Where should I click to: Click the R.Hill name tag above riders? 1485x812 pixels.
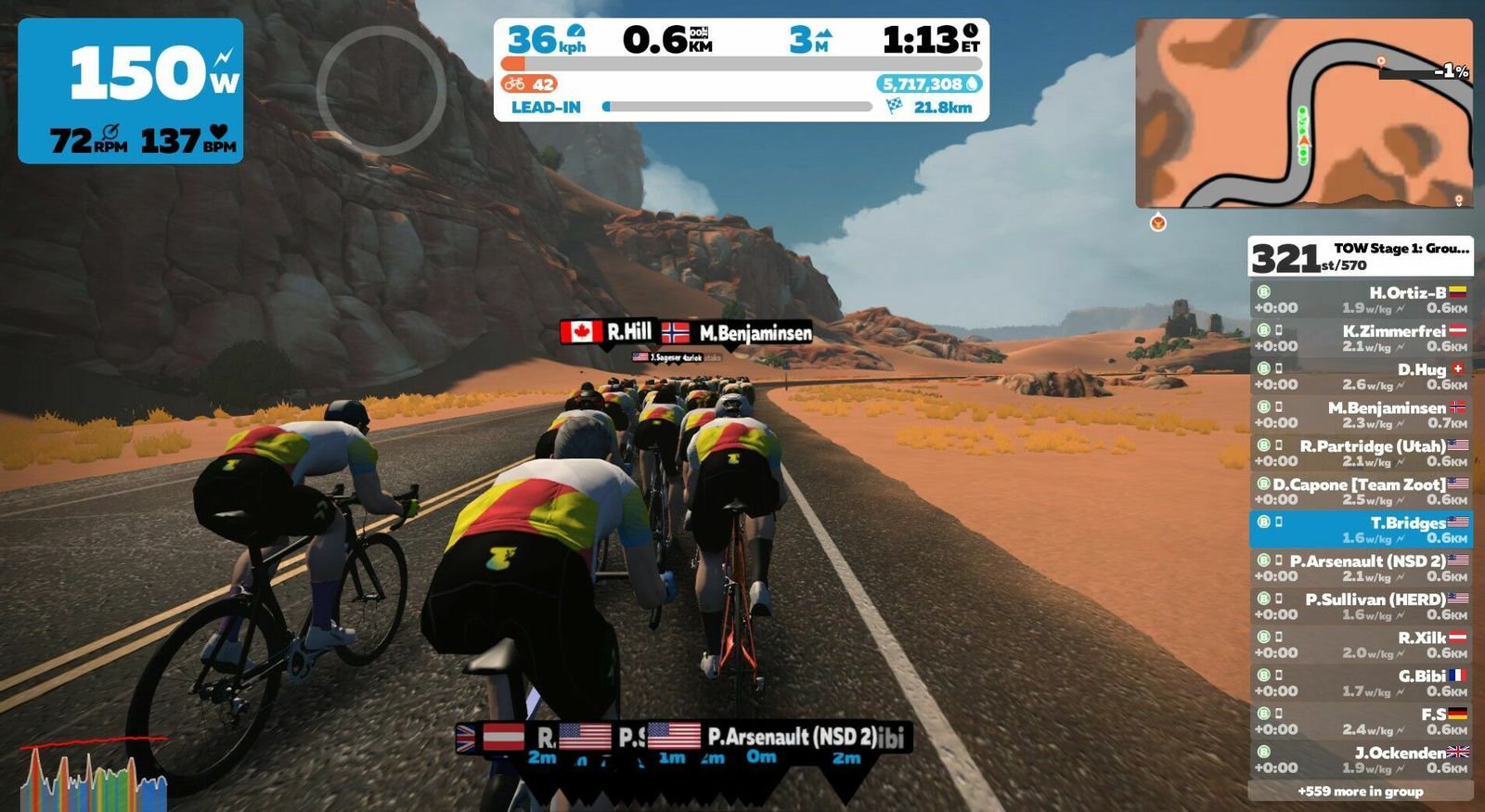click(609, 332)
